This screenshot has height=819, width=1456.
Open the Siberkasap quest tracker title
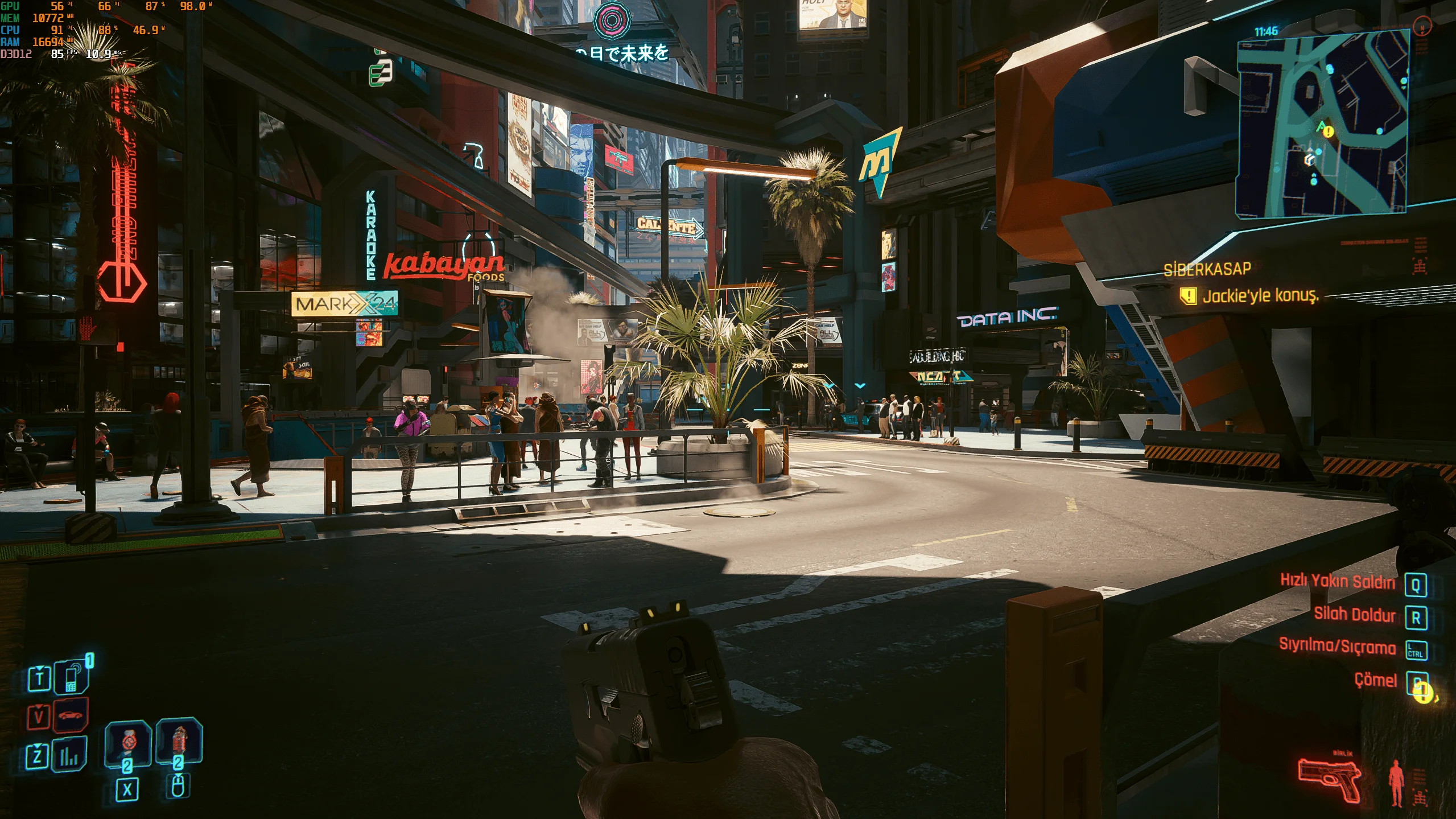point(1207,269)
